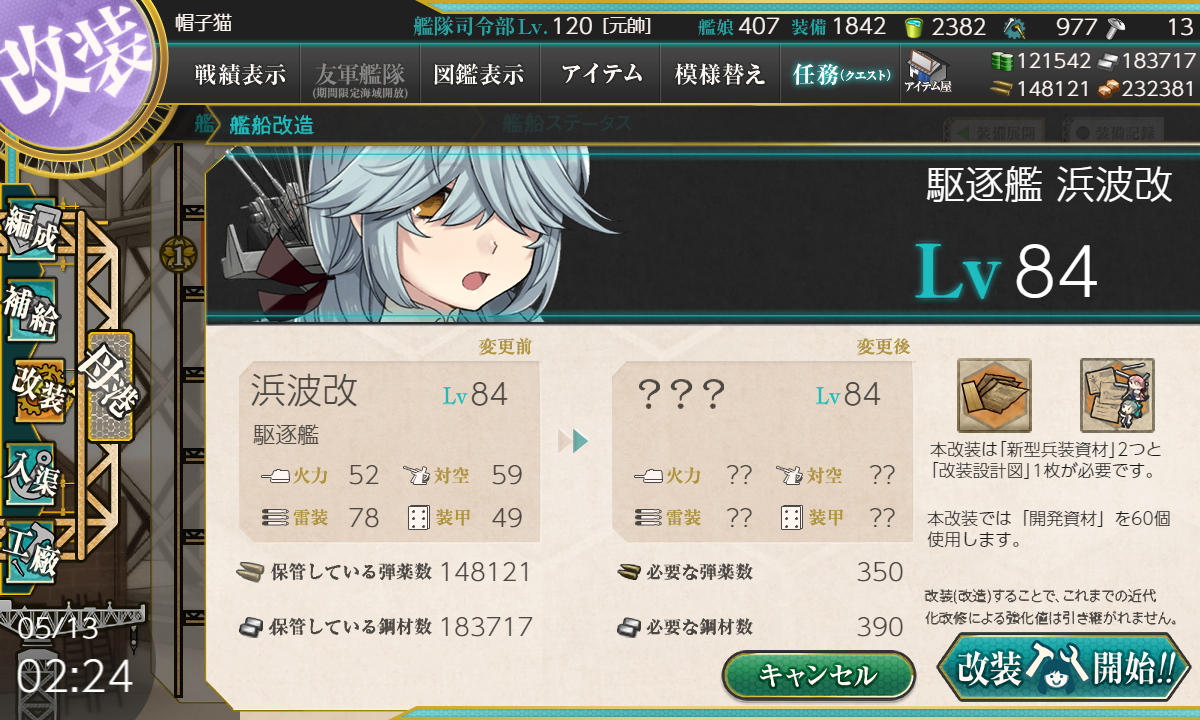
Task: Open the 任務 quest list
Action: (x=840, y=75)
